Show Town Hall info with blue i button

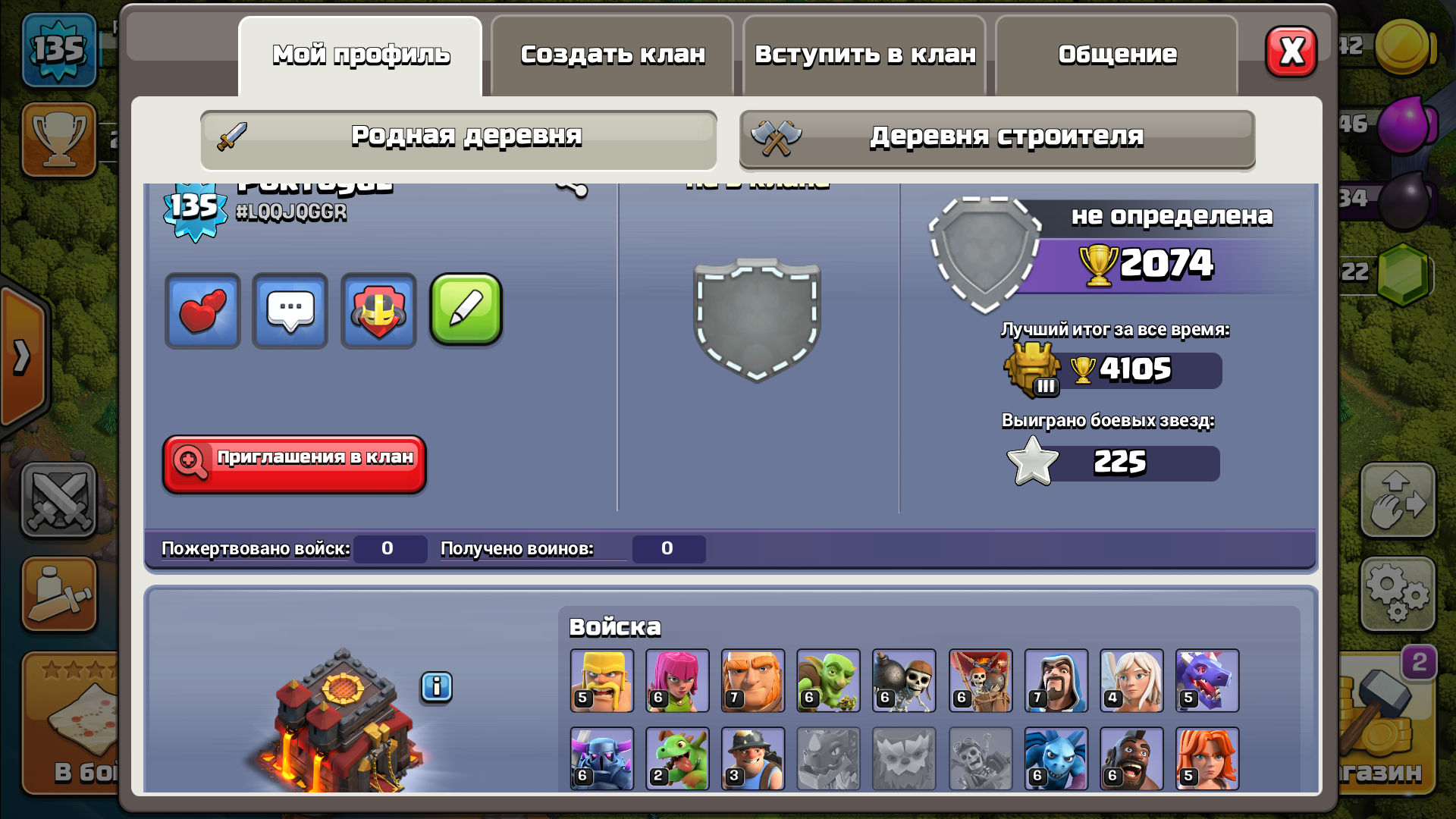(436, 687)
